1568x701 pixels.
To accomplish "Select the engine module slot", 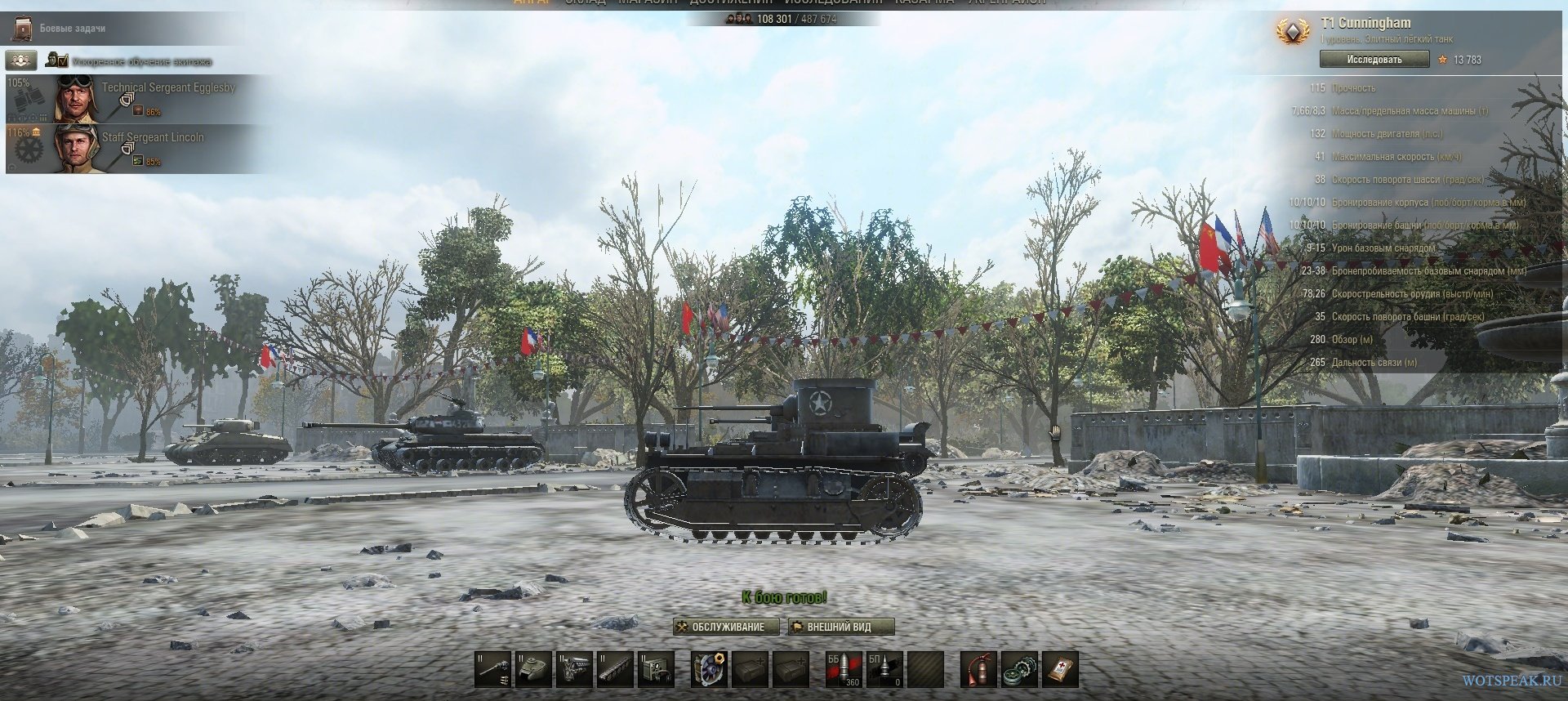I will coord(575,669).
